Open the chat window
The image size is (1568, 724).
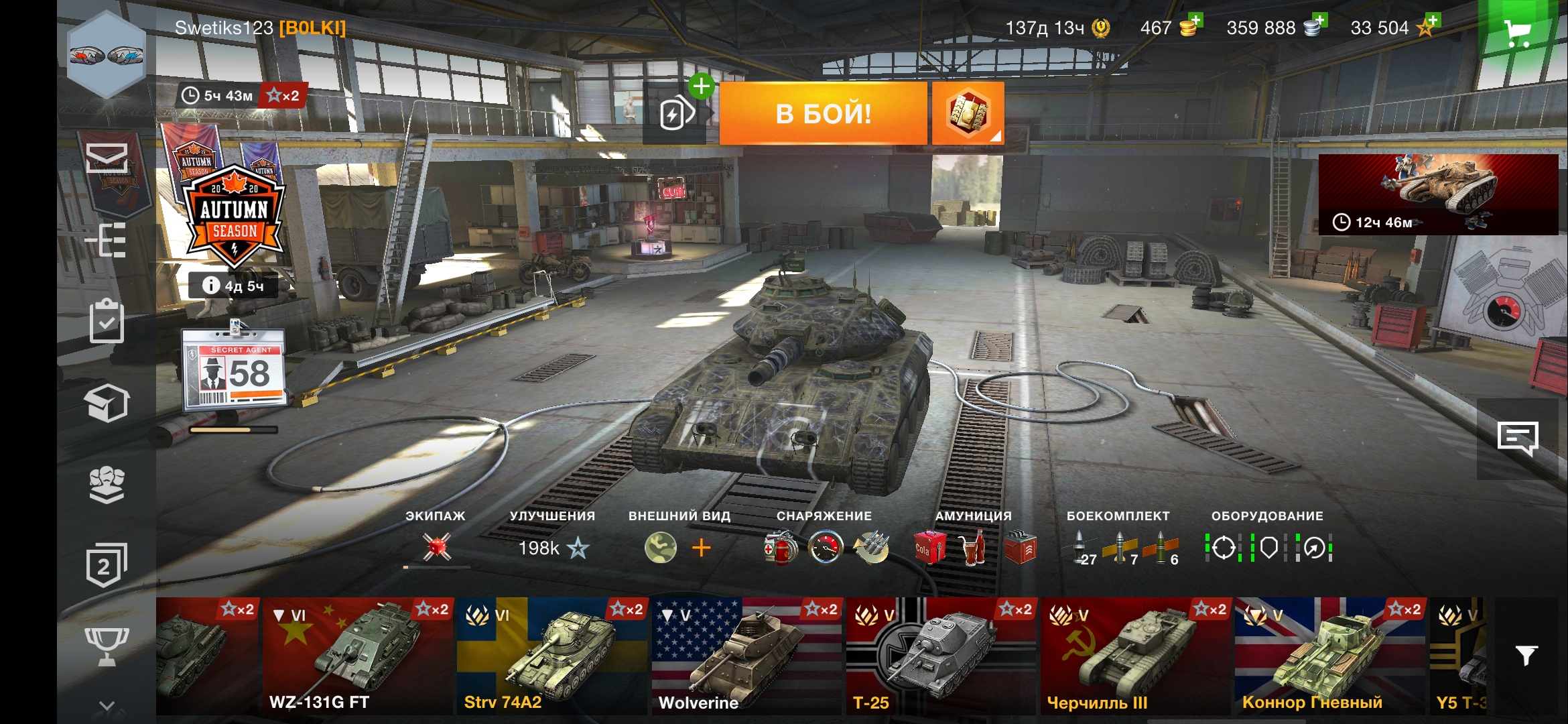1517,439
